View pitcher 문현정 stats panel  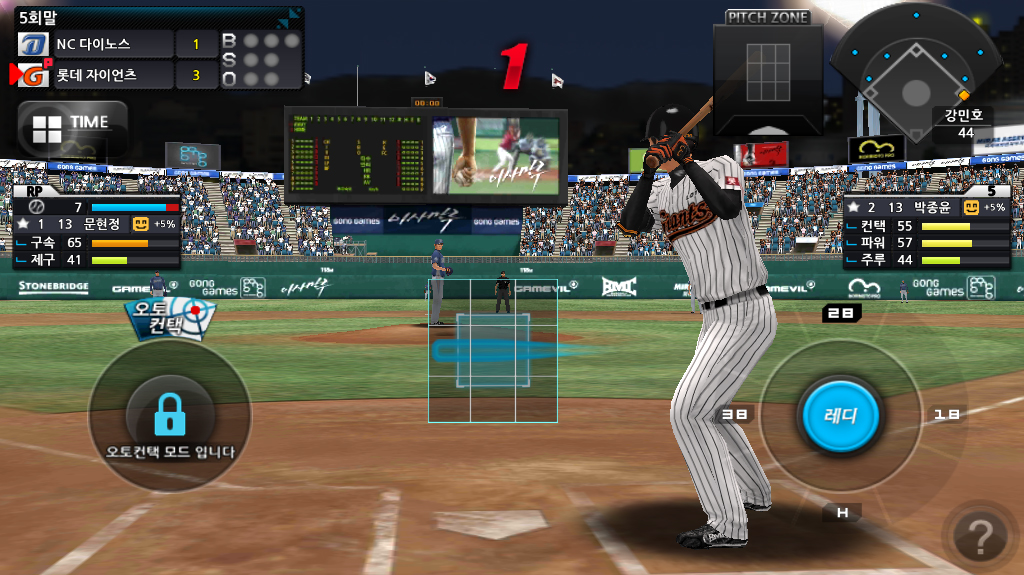point(96,227)
